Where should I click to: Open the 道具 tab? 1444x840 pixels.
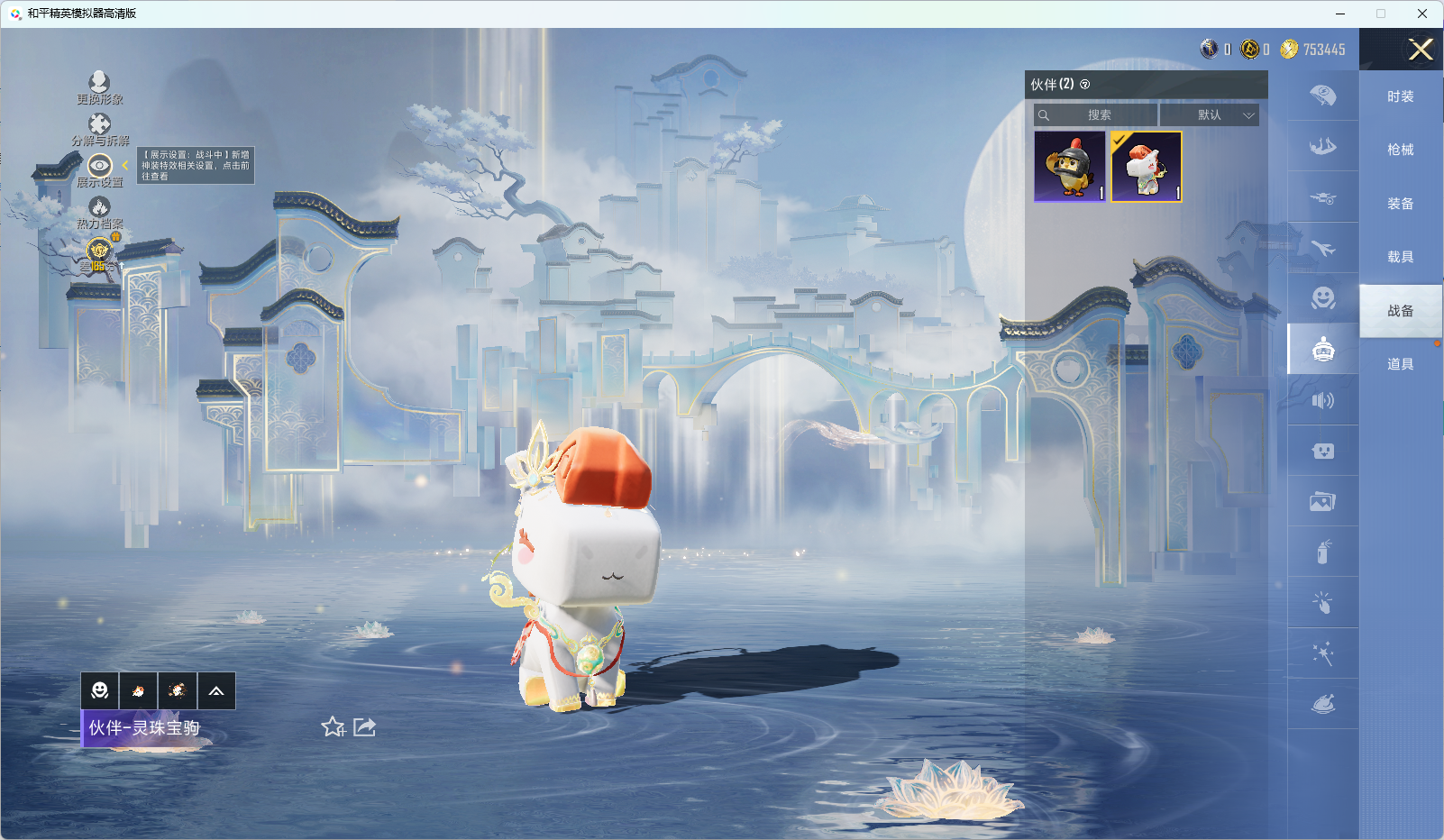click(1400, 364)
